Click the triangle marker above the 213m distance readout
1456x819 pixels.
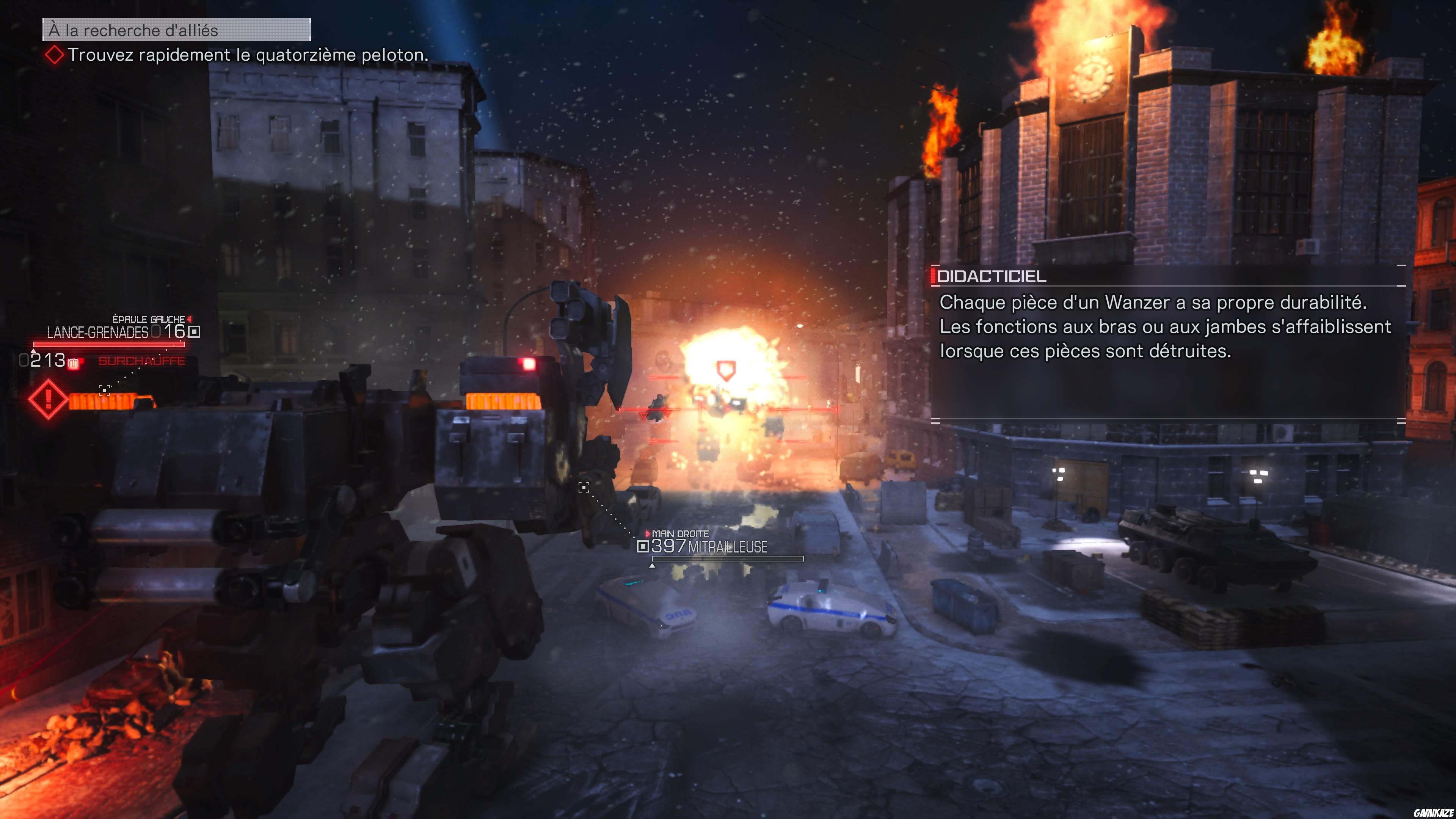34,351
